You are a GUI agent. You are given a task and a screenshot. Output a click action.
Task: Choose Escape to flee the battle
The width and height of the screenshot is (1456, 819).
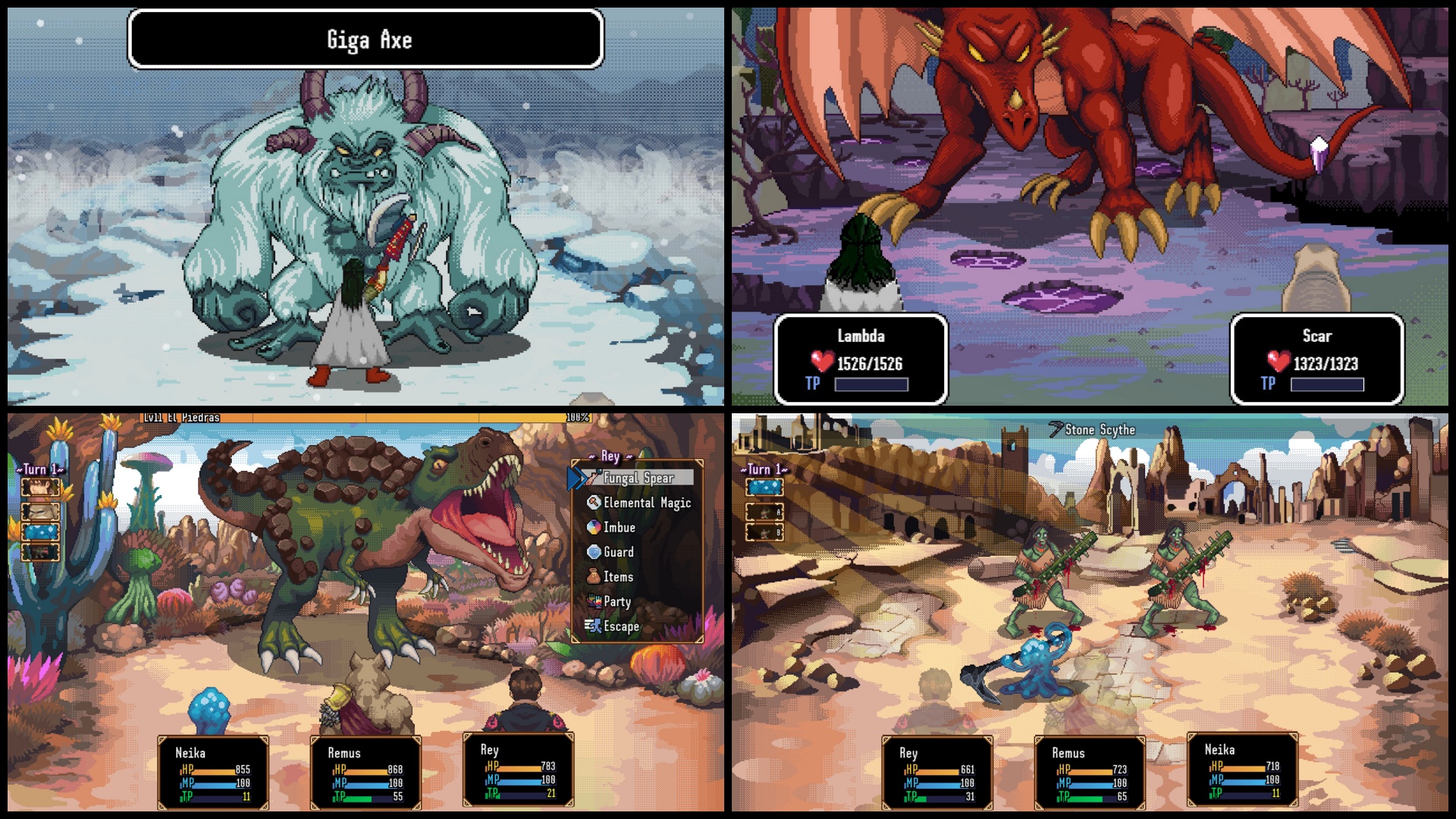click(620, 626)
